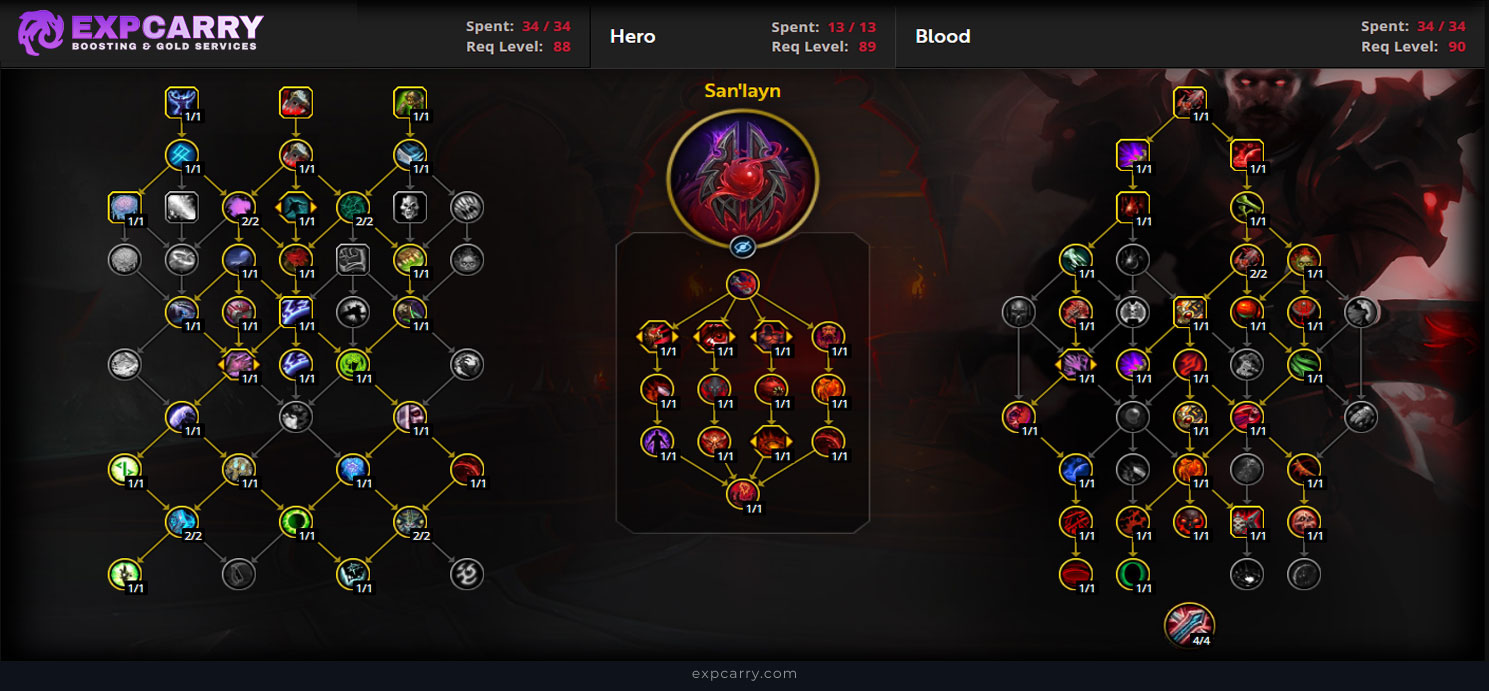Select the purple silhouette hero talent
The image size is (1489, 691).
click(657, 440)
